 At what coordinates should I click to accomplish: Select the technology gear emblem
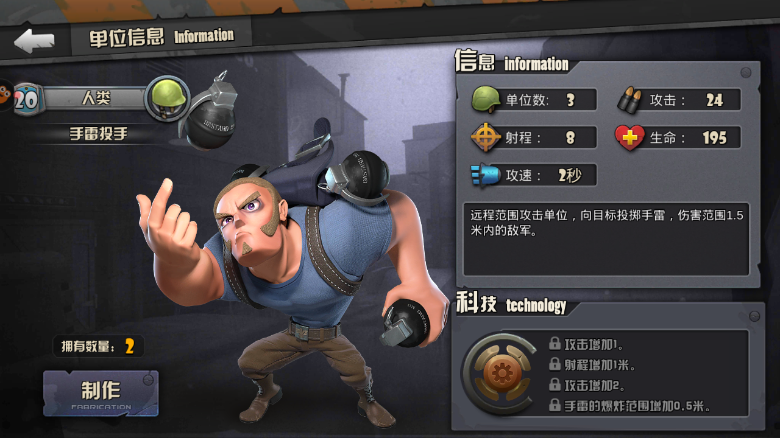(x=497, y=372)
